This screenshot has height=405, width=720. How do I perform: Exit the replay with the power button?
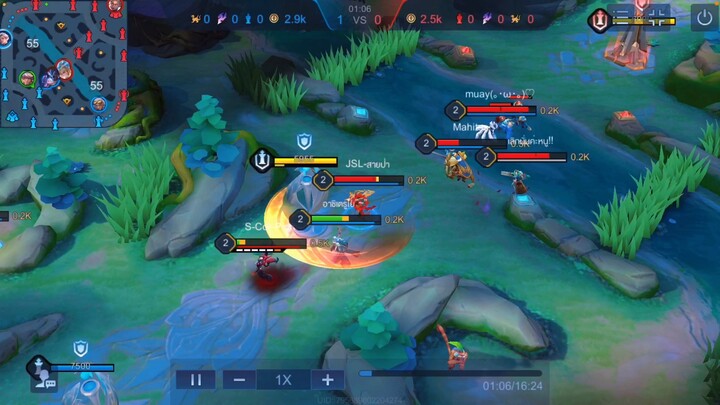(702, 16)
